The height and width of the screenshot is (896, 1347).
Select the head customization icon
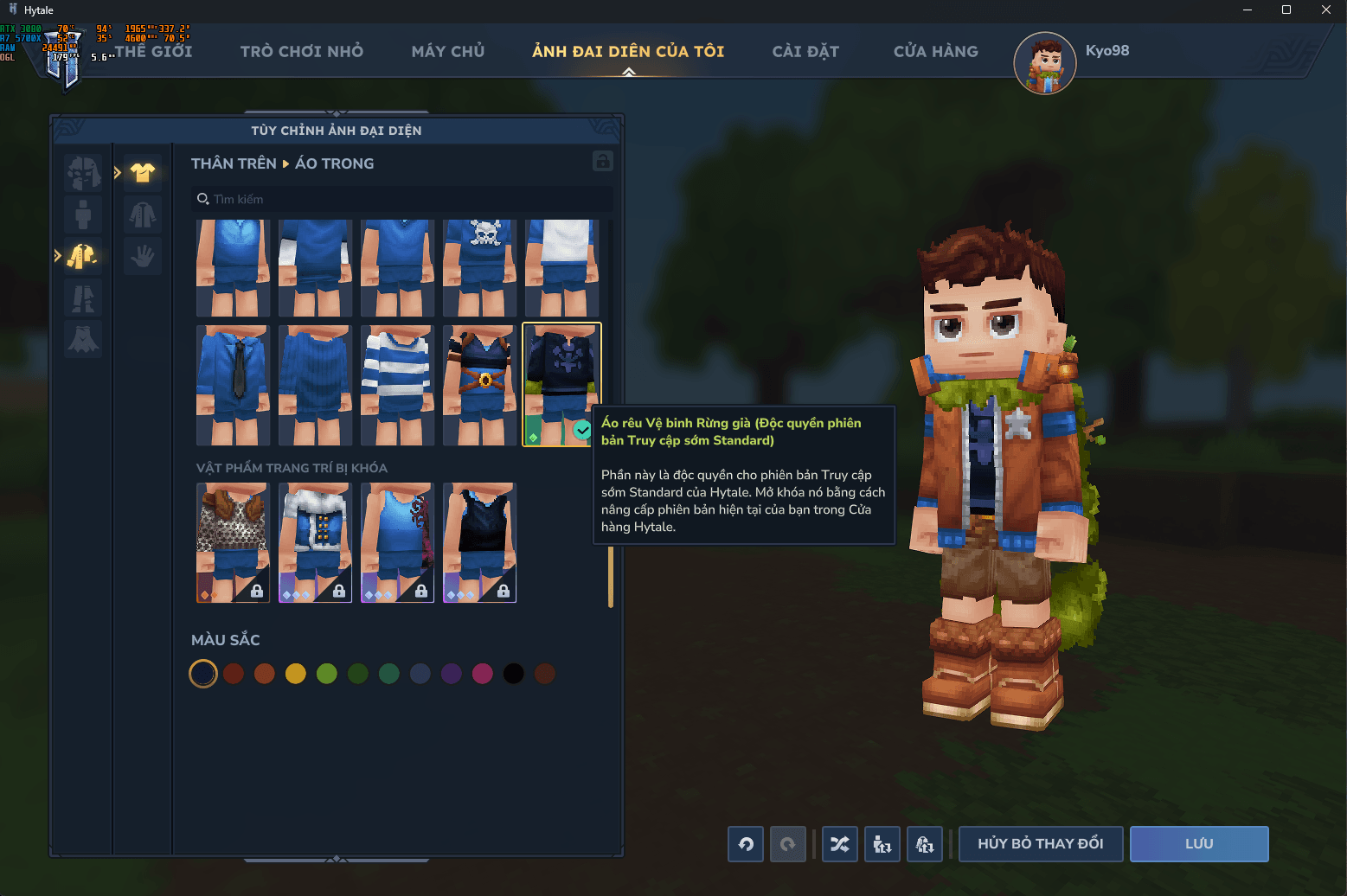[x=82, y=172]
